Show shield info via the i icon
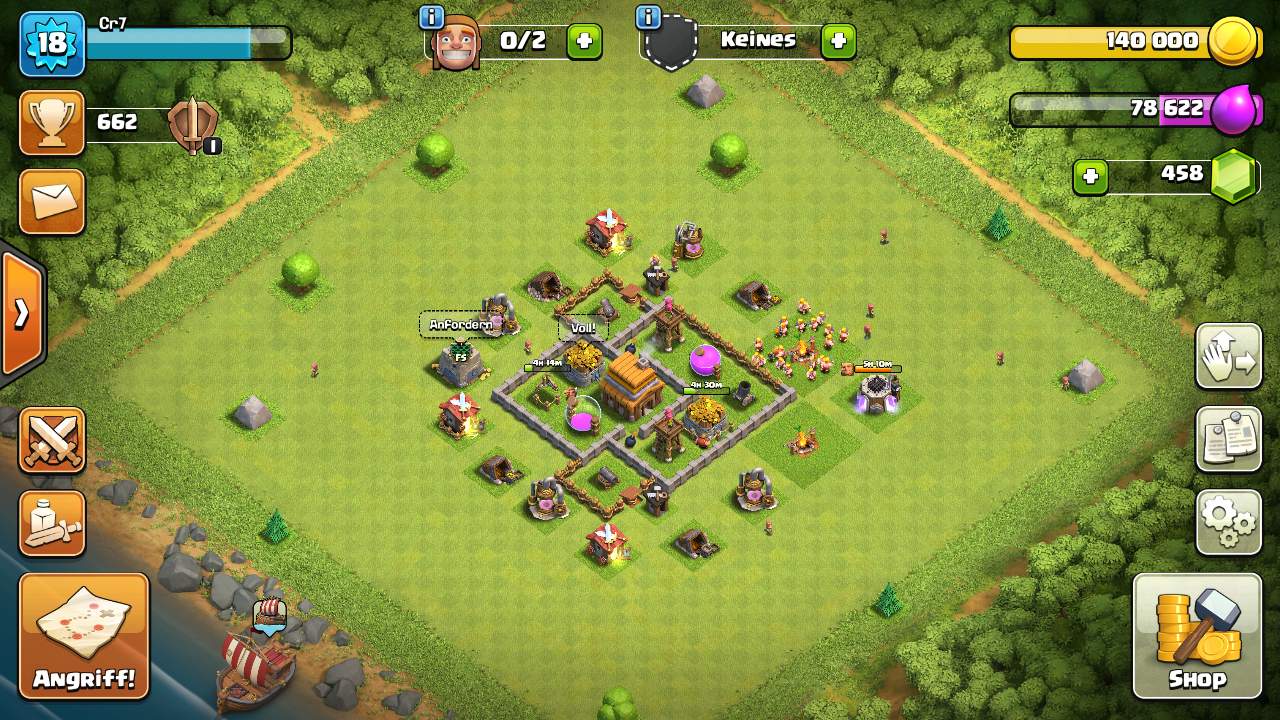Image resolution: width=1280 pixels, height=720 pixels. tap(648, 17)
